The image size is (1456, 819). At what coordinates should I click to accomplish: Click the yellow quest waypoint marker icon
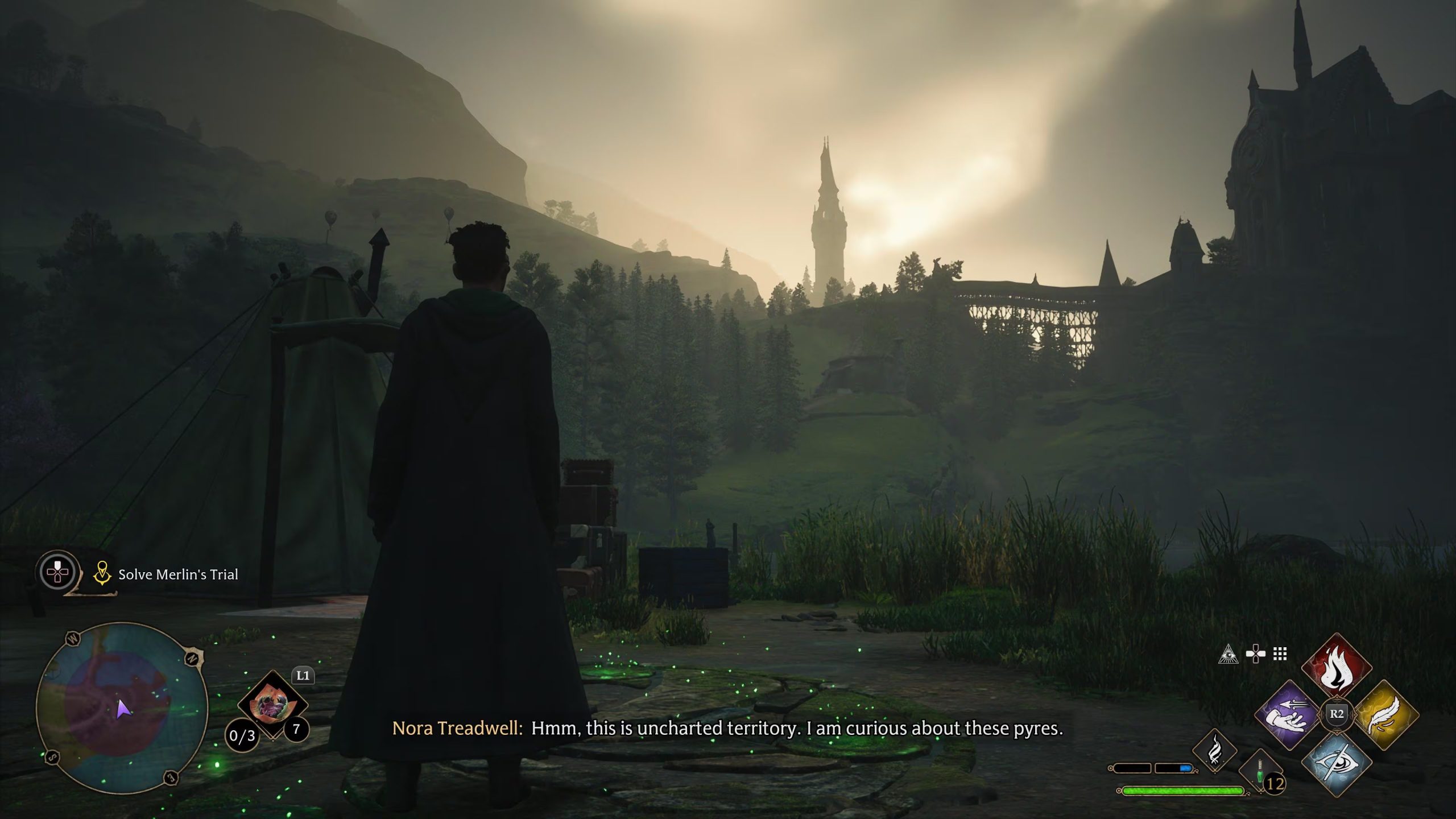coord(102,573)
